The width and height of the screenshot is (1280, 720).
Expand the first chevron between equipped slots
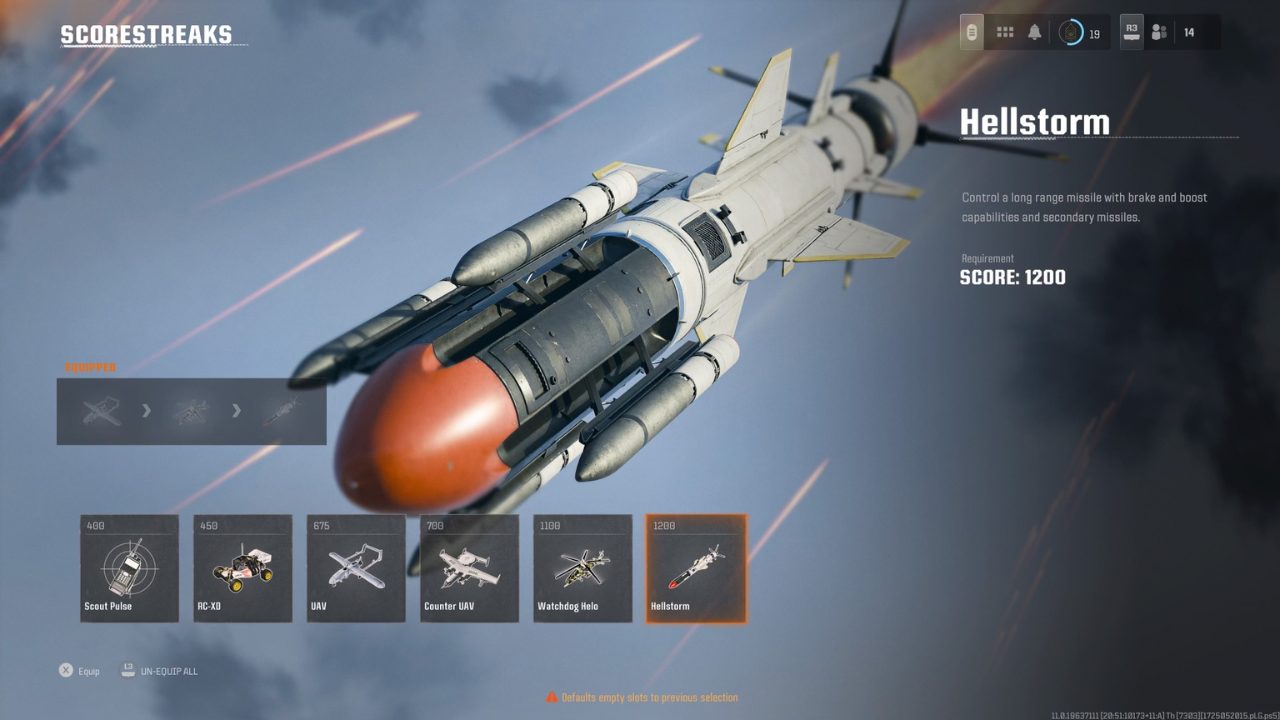tap(146, 411)
